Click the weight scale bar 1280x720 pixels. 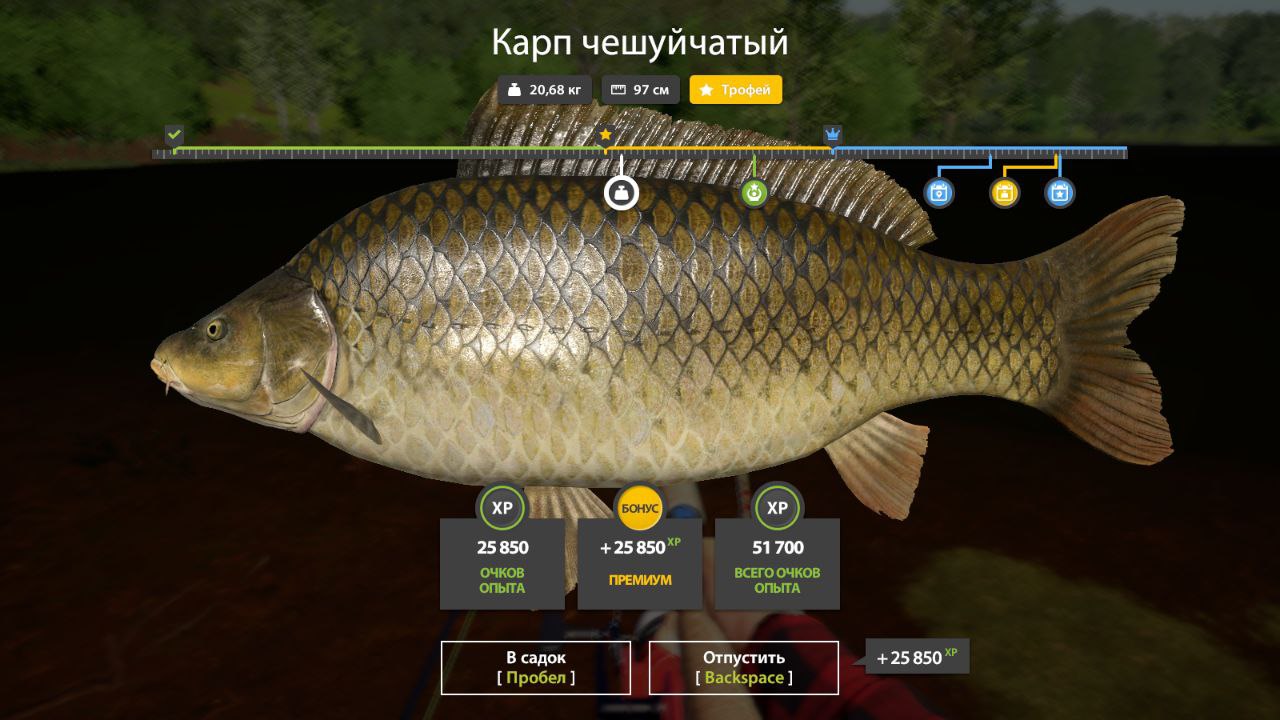(x=640, y=152)
